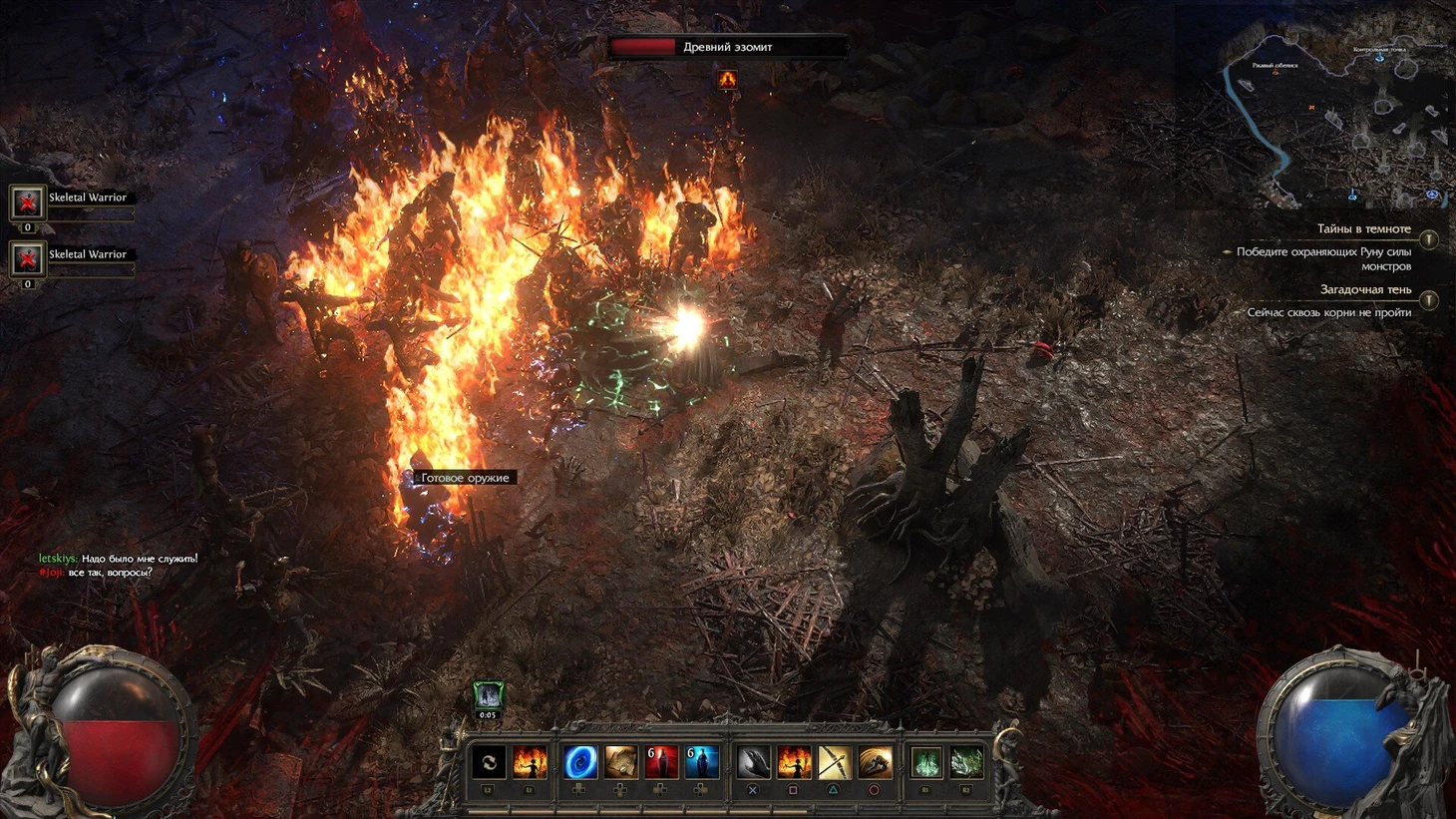Drink the red life flask
This screenshot has width=1456, height=819.
(x=660, y=763)
